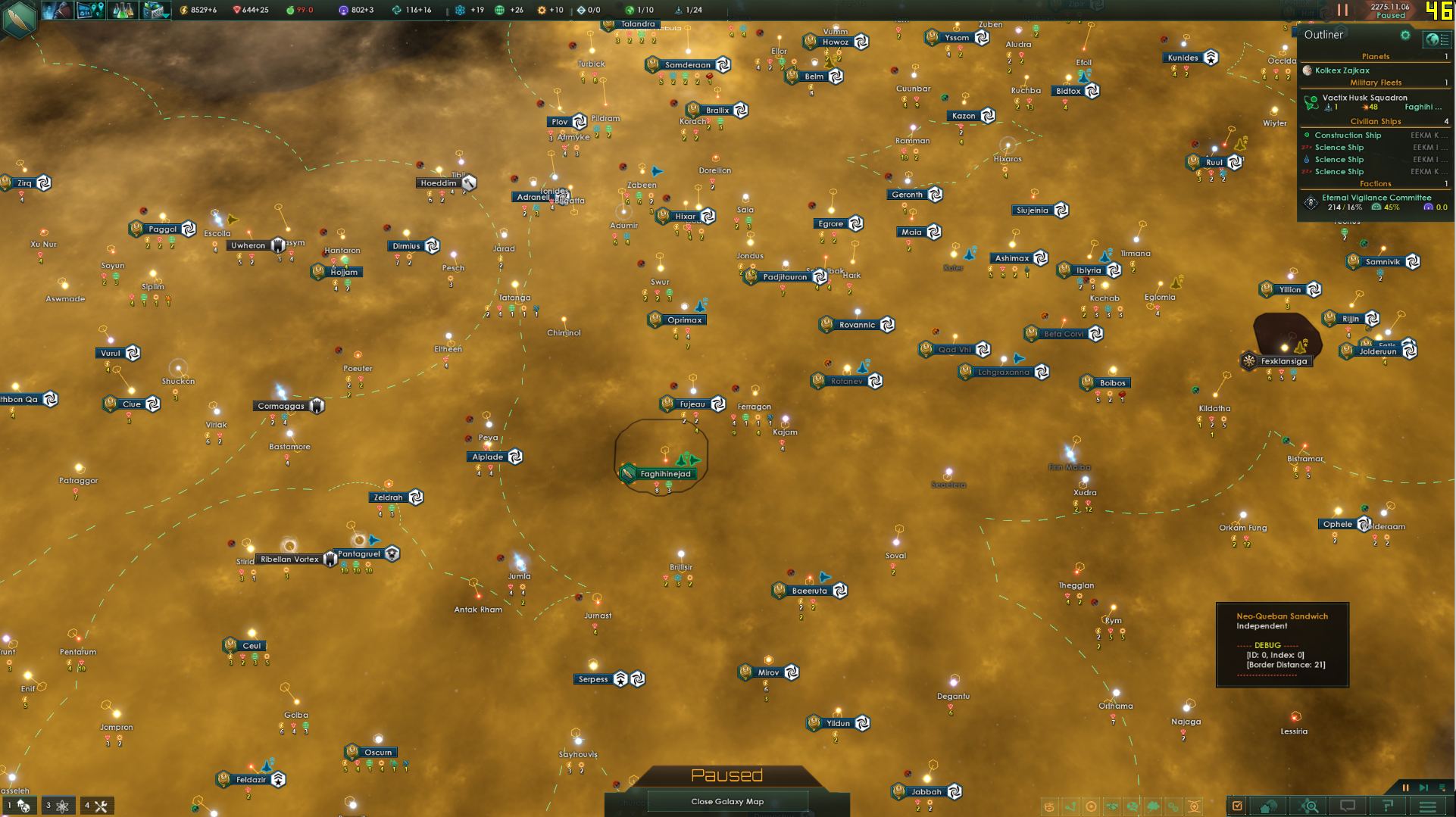Toggle the list view in the Outliner
1456x817 pixels.
coord(1444,39)
